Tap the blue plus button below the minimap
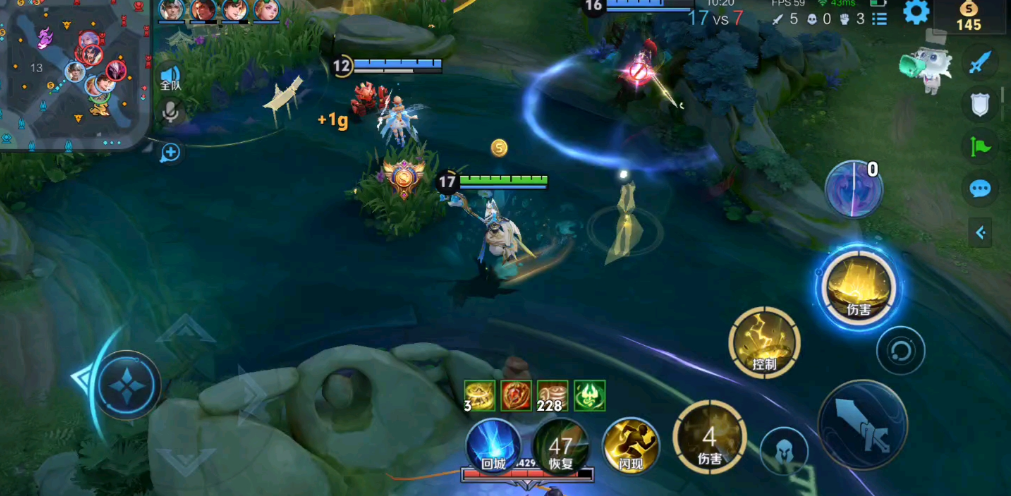Screen dimensions: 1011x496 click(171, 152)
